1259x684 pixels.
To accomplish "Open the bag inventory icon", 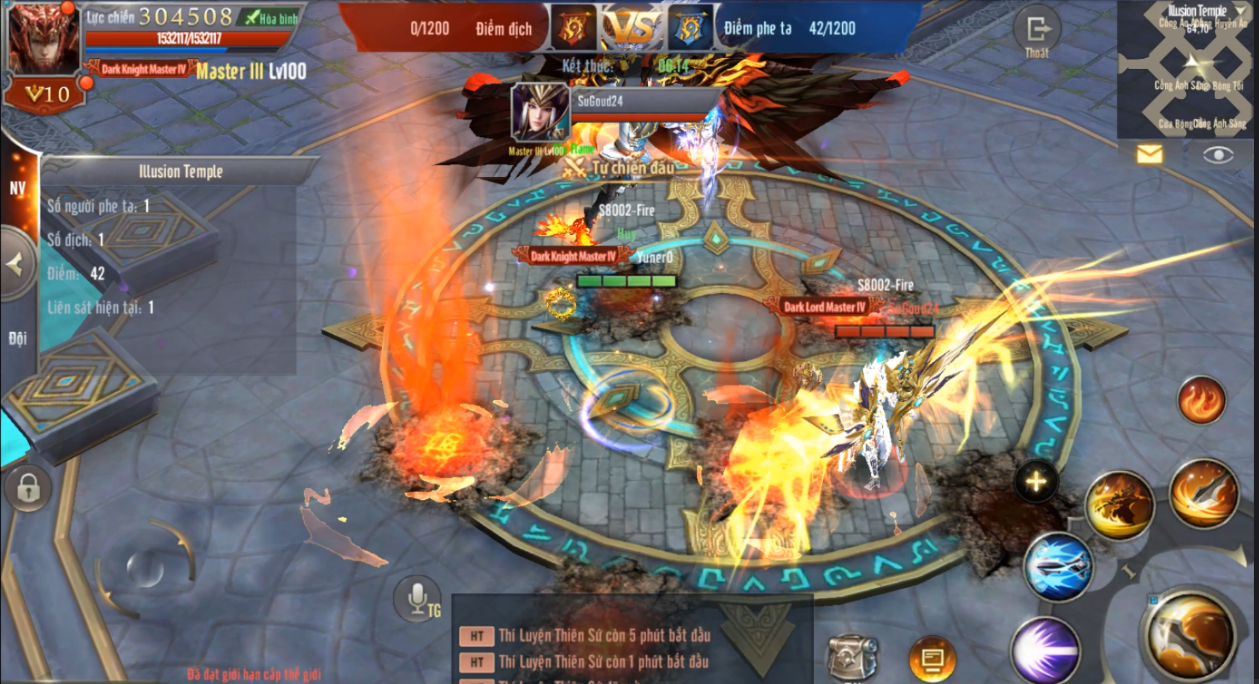I will 852,658.
